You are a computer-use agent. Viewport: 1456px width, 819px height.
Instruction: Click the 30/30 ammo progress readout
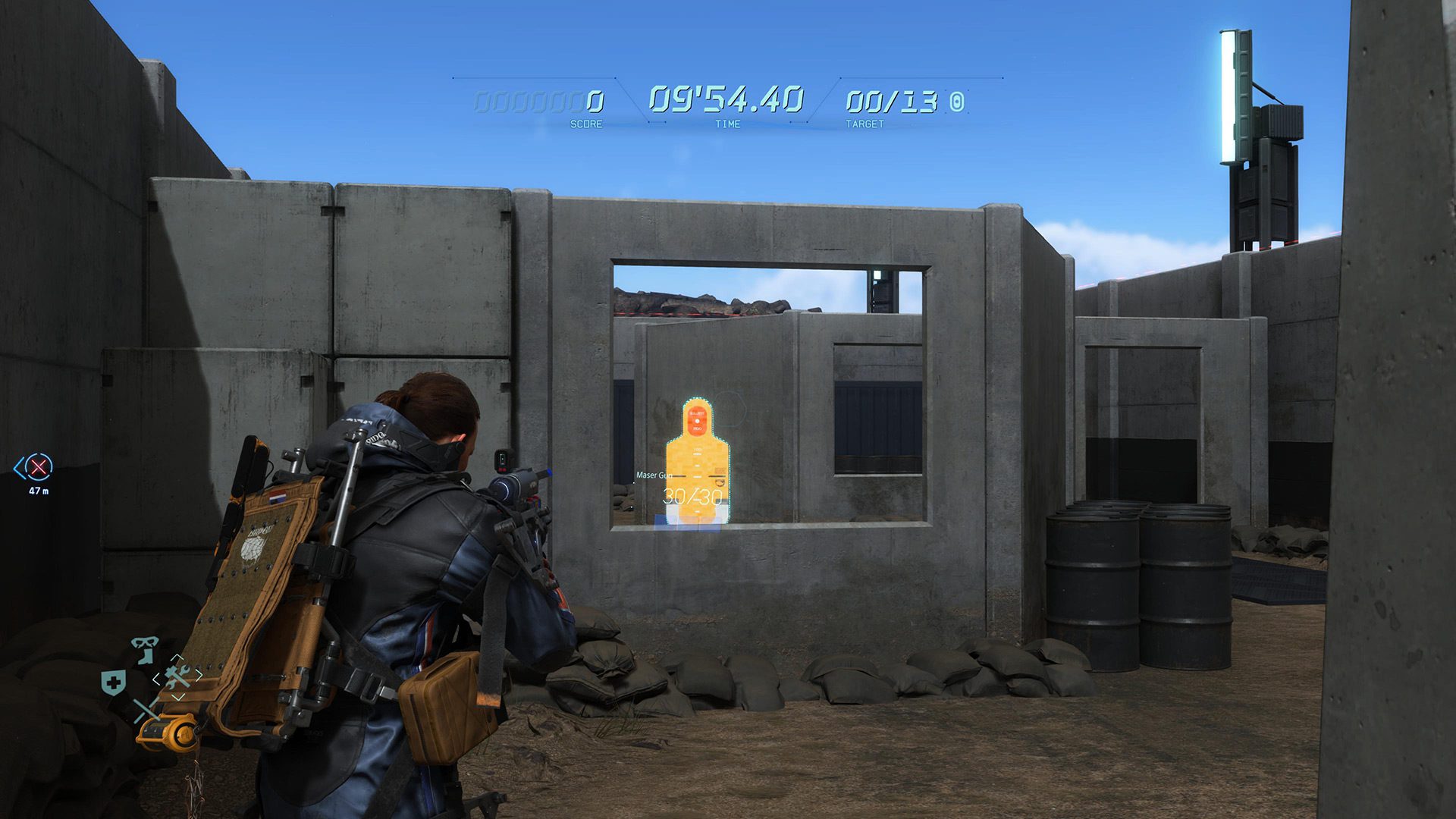click(693, 496)
